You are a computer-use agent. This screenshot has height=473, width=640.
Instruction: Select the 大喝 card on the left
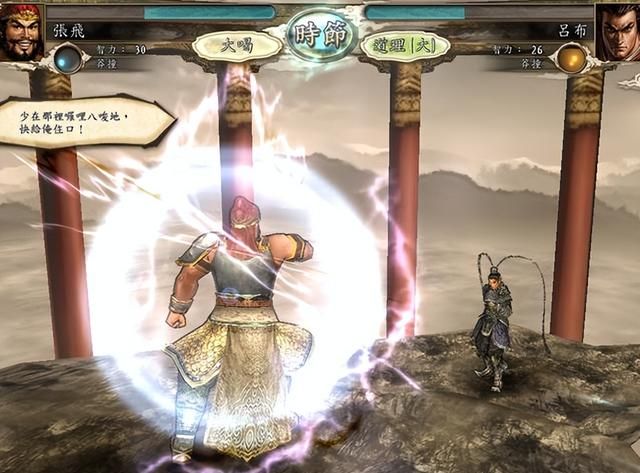tap(237, 45)
